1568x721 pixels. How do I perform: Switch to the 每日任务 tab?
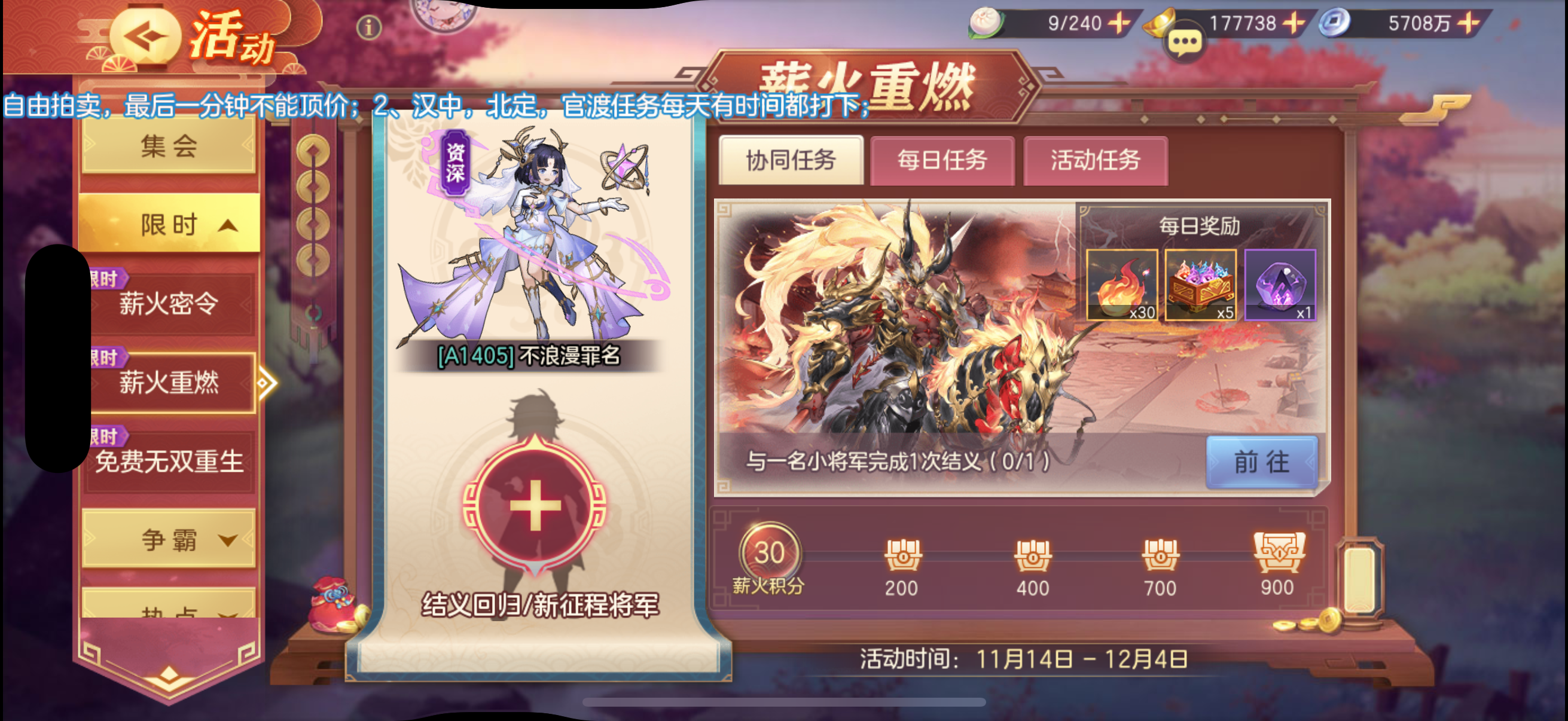942,160
